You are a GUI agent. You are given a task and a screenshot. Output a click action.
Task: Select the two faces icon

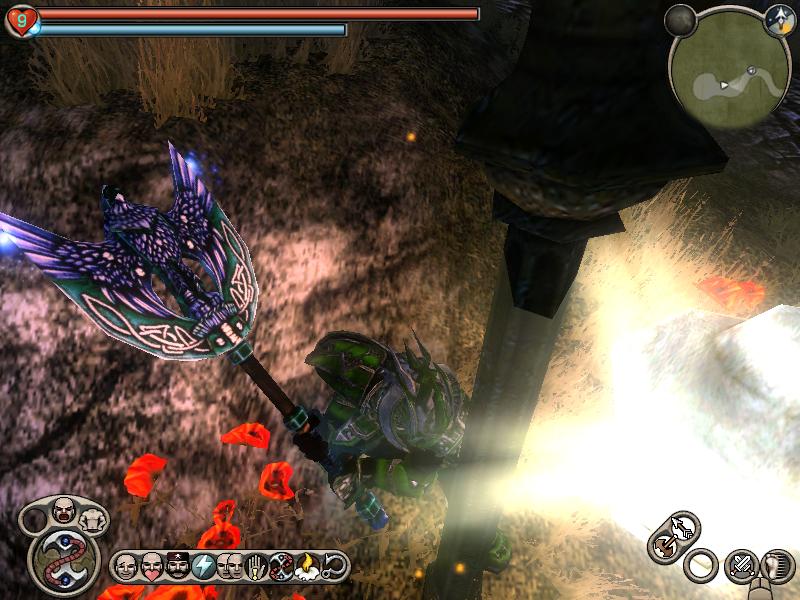click(x=229, y=566)
